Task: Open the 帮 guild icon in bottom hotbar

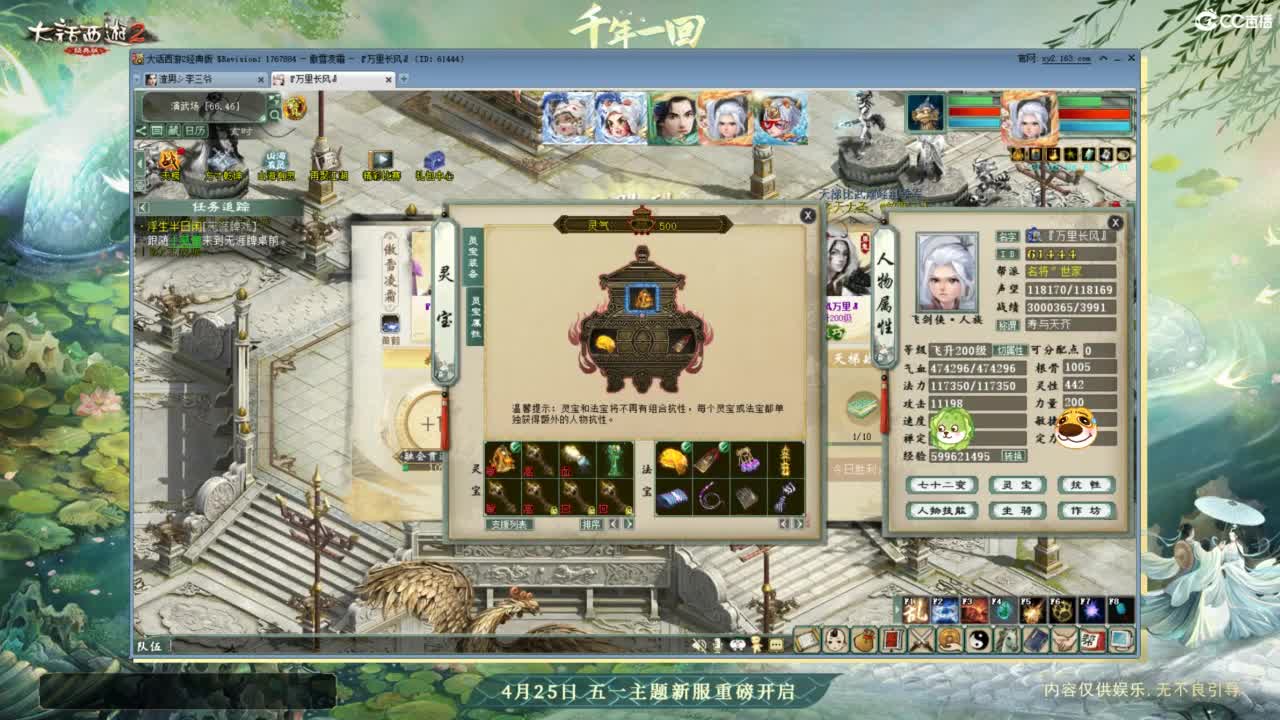Action: click(1092, 639)
